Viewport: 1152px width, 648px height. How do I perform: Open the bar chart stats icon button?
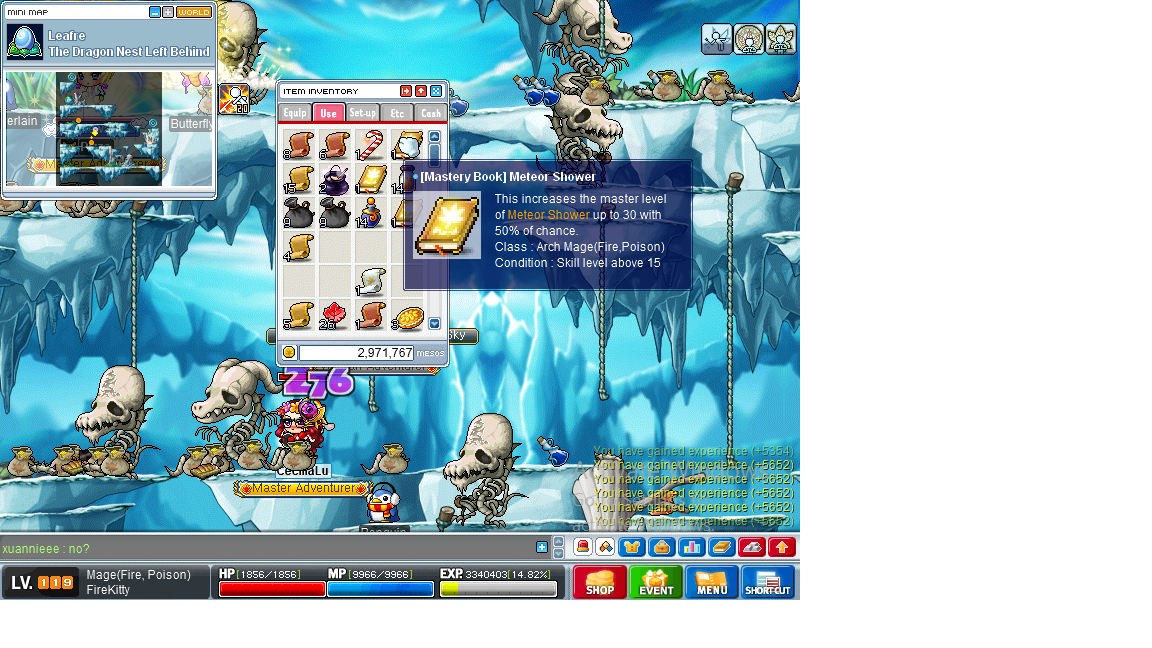(691, 547)
